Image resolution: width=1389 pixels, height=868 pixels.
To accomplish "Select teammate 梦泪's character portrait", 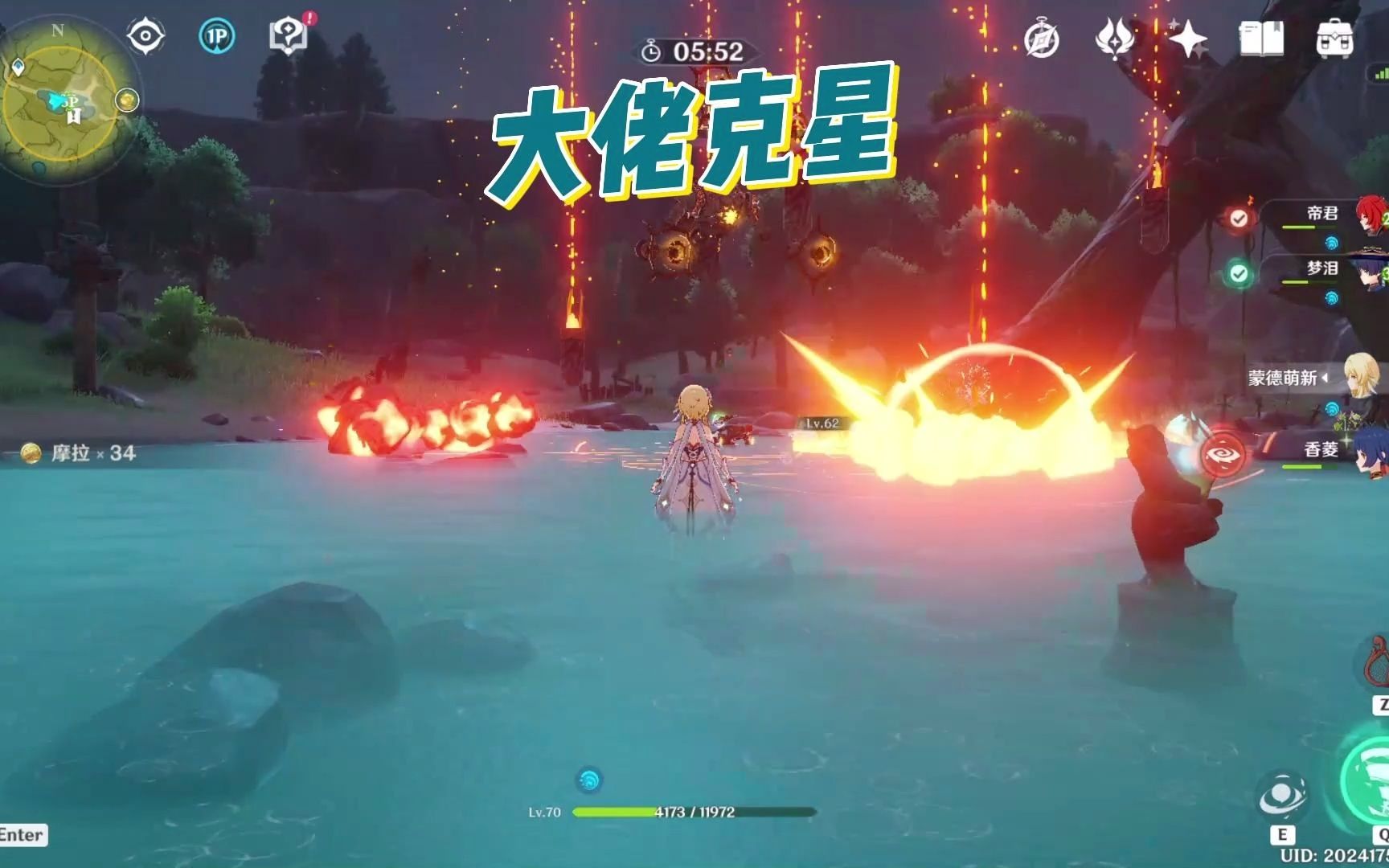I will (x=1372, y=275).
